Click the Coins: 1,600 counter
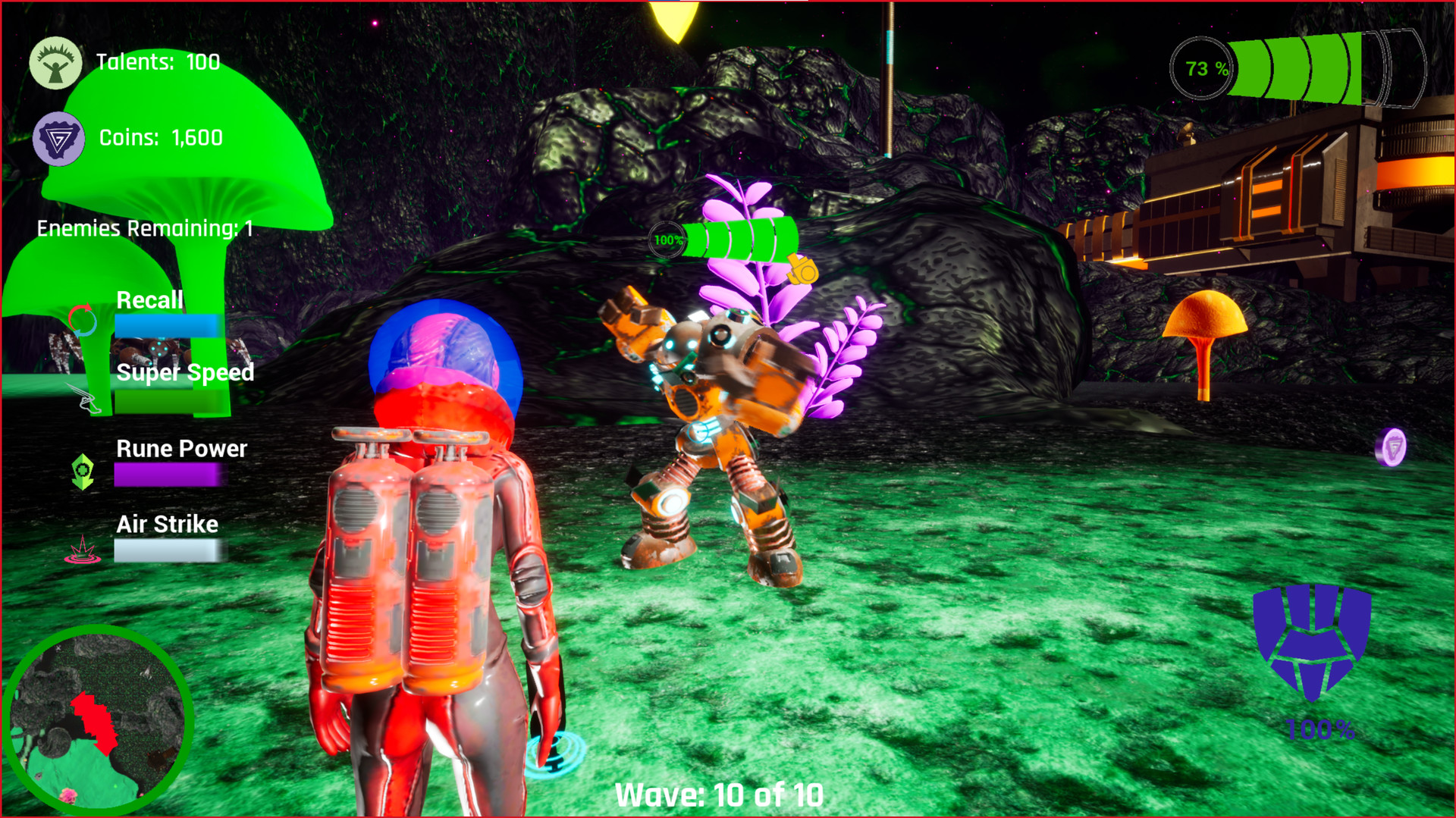Image resolution: width=1456 pixels, height=818 pixels. pos(160,139)
